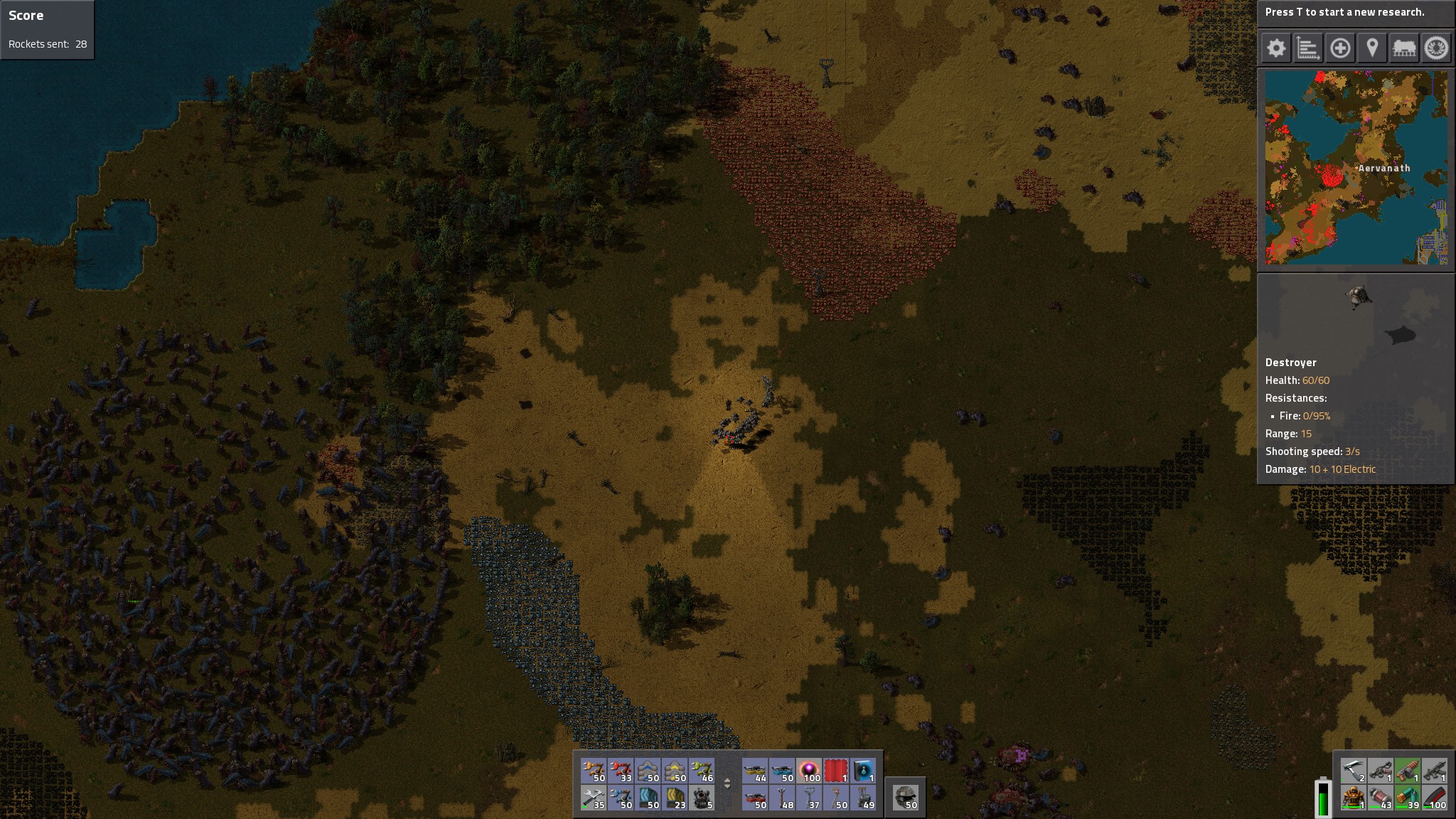The image size is (1456, 819).
Task: Click the circled plus button
Action: tap(1340, 48)
